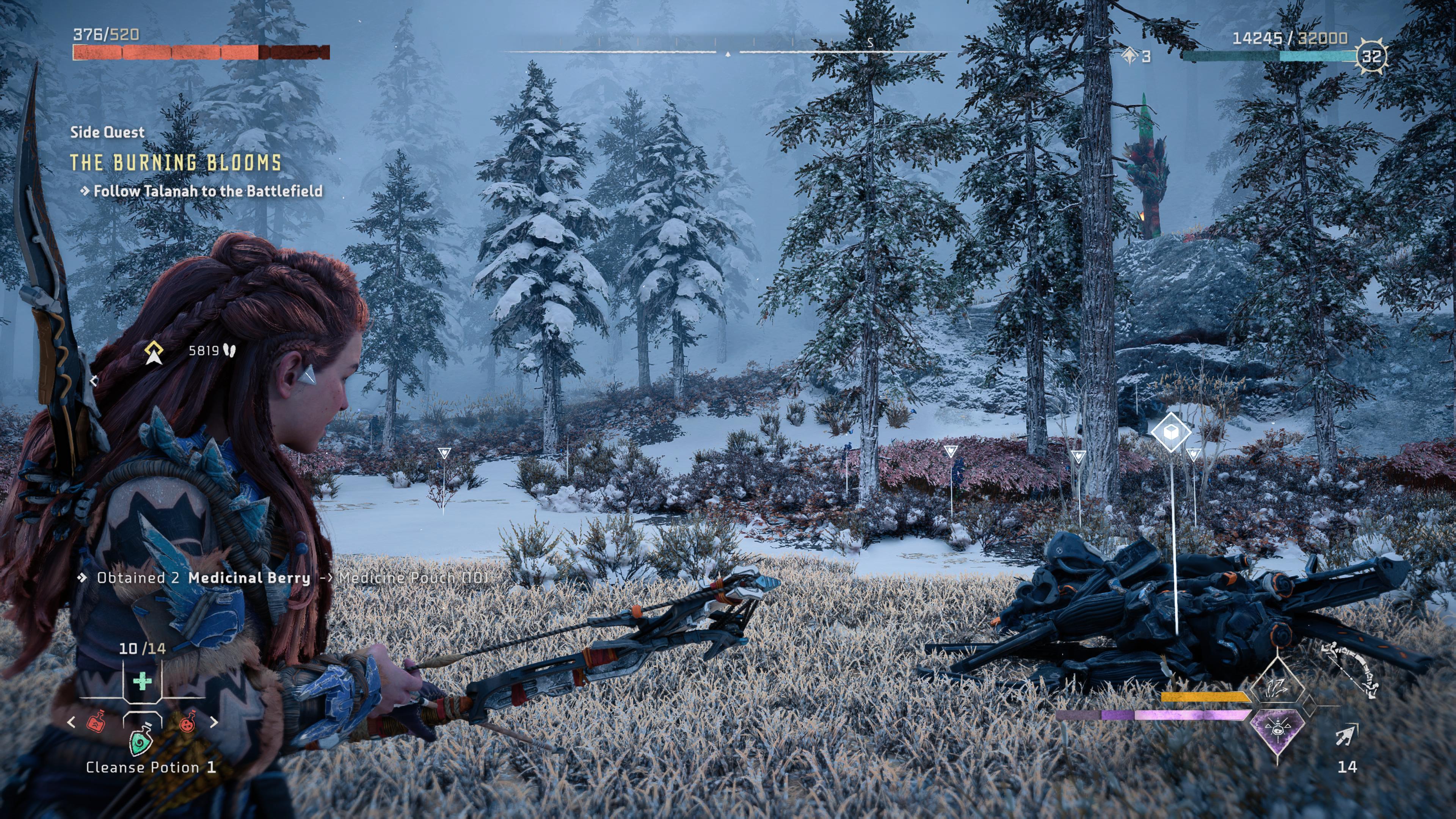Choose the arrow ammo type icon
Image resolution: width=1456 pixels, height=819 pixels.
1347,735
